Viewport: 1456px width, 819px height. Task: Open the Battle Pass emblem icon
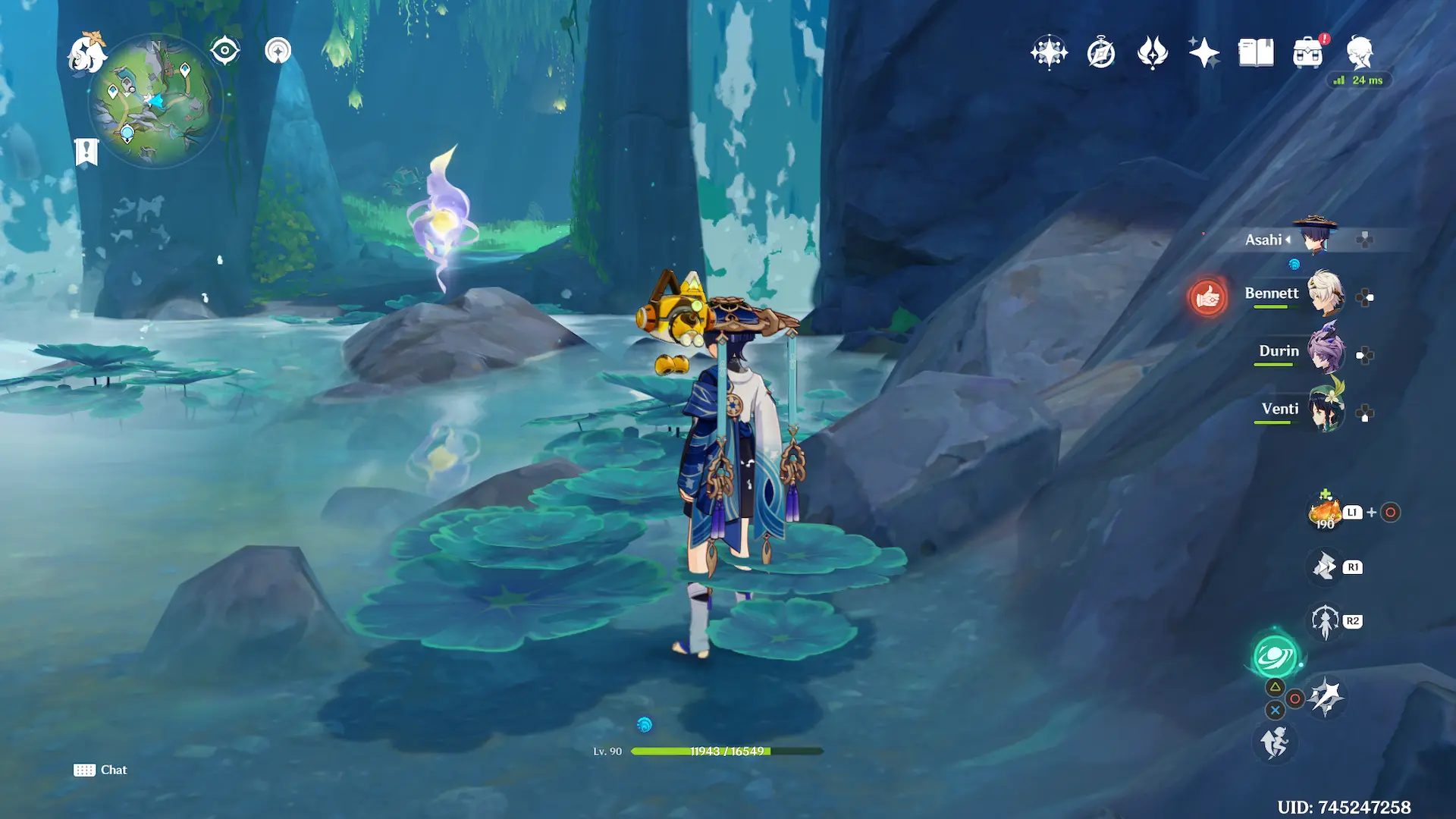(1153, 53)
